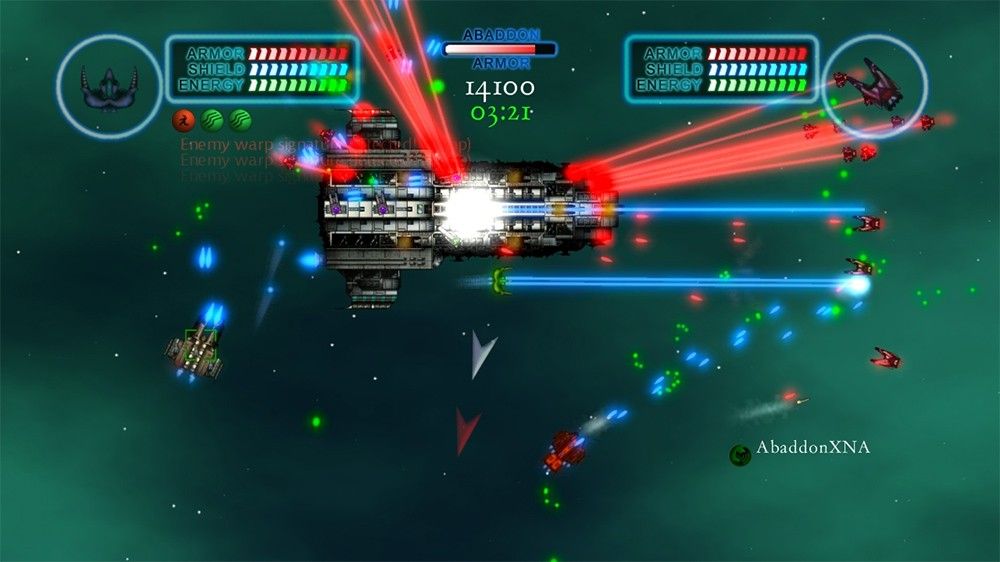Click the red running-figure powerup icon

tap(184, 121)
